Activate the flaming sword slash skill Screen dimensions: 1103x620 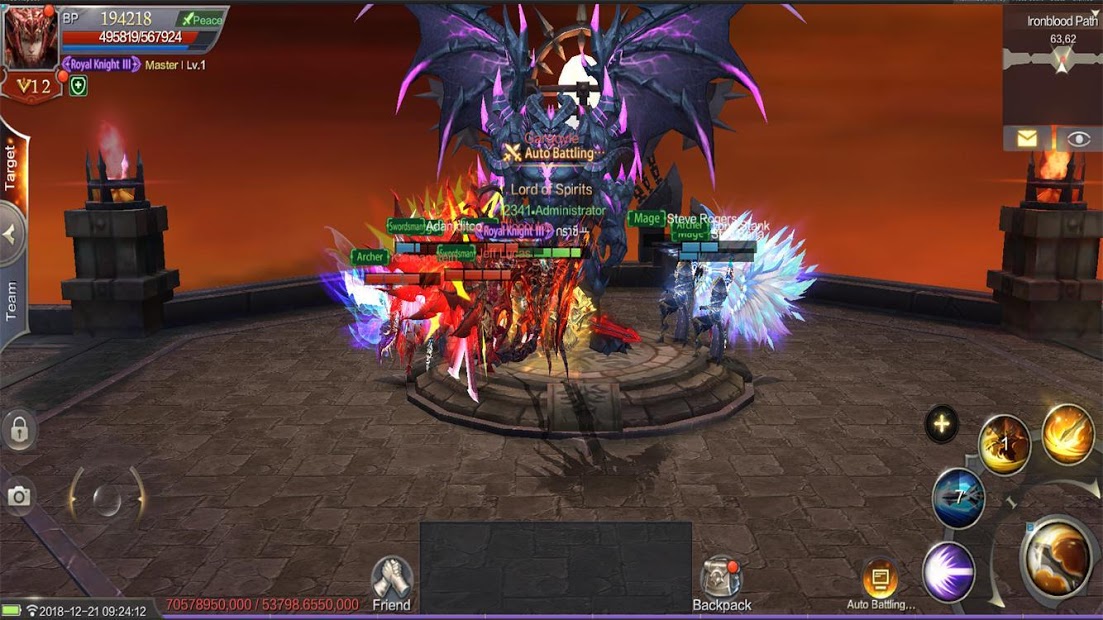click(x=1068, y=433)
